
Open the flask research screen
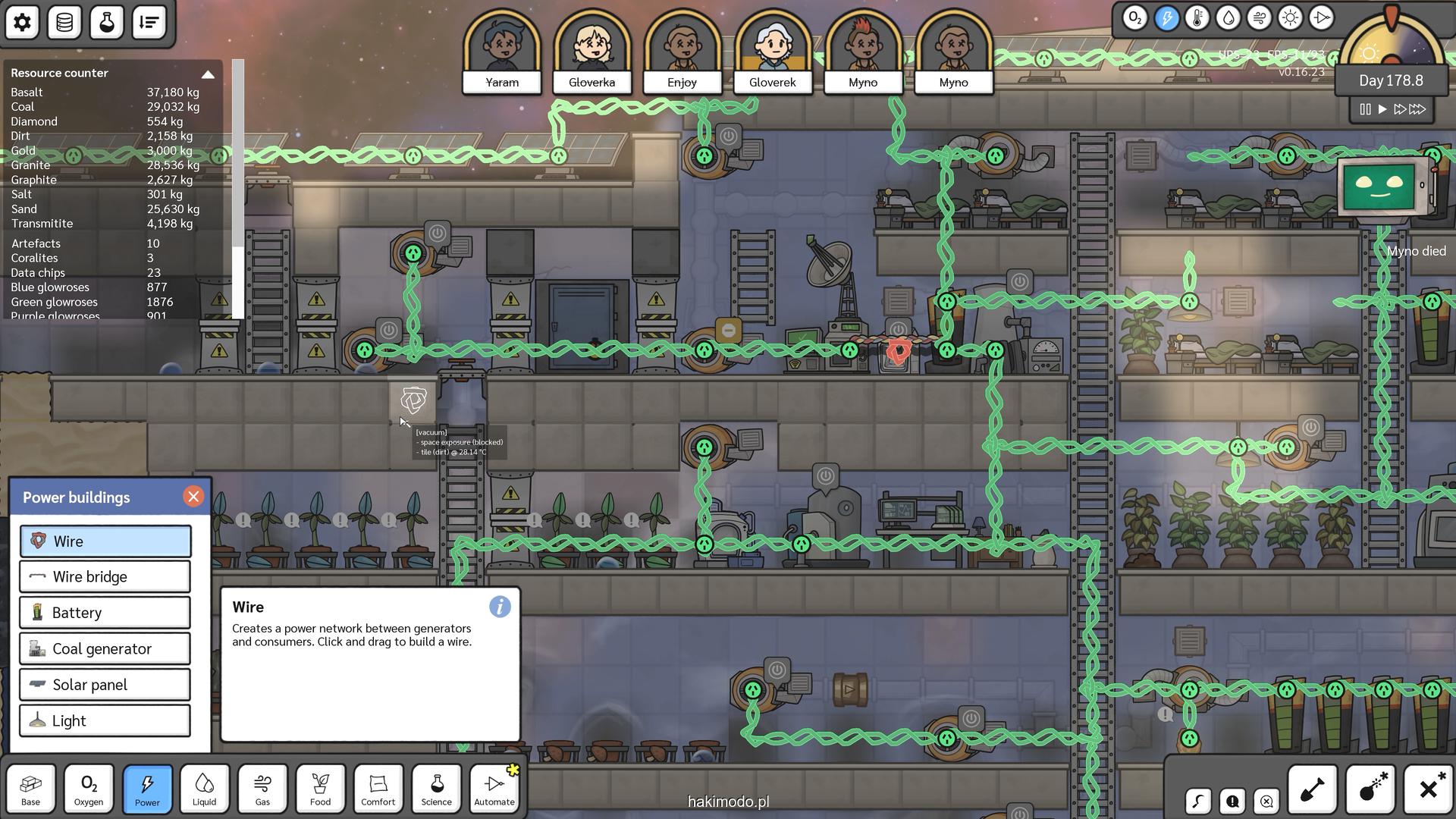(x=107, y=22)
